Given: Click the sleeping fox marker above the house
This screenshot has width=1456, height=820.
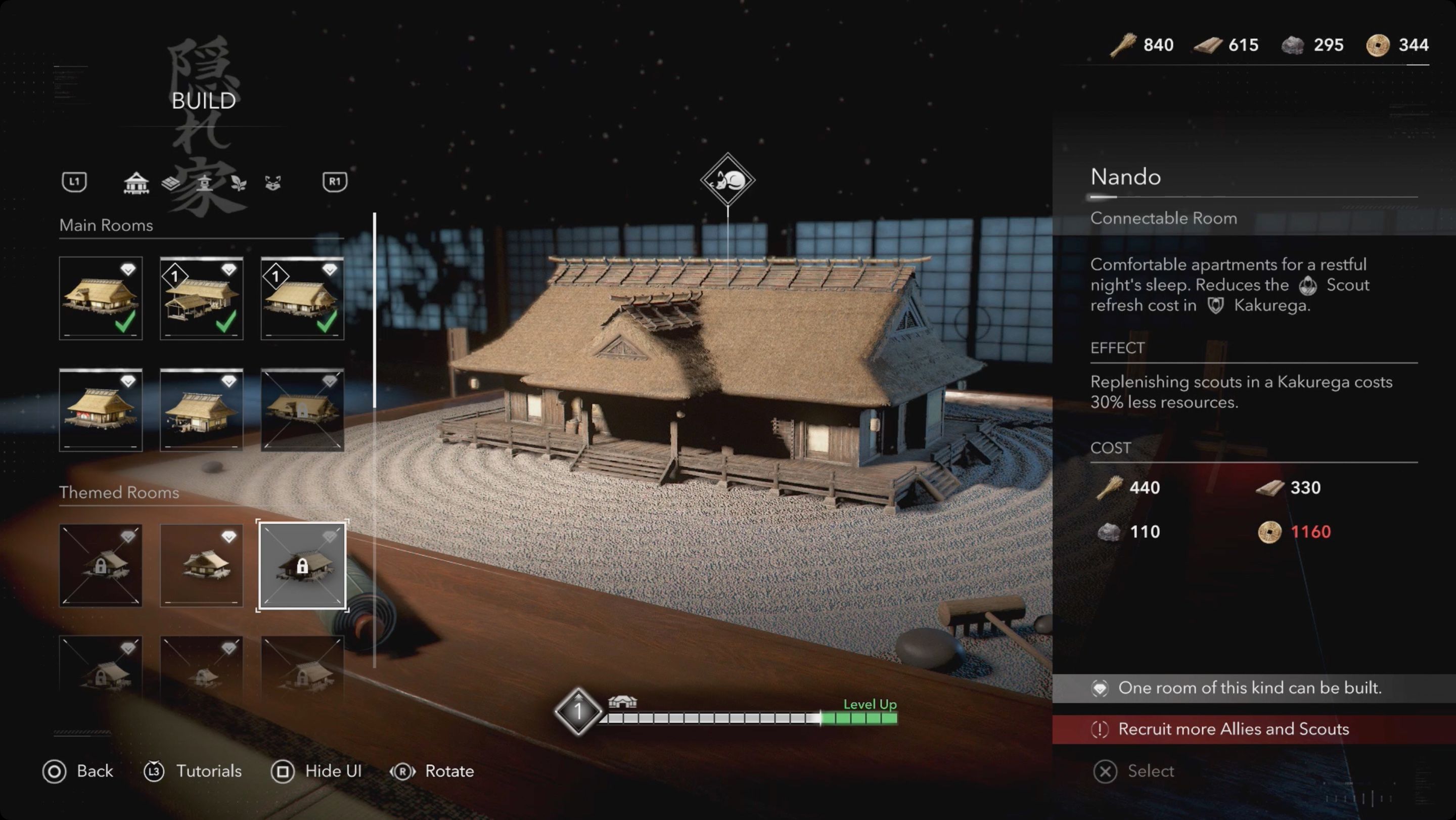Looking at the screenshot, I should pos(729,179).
